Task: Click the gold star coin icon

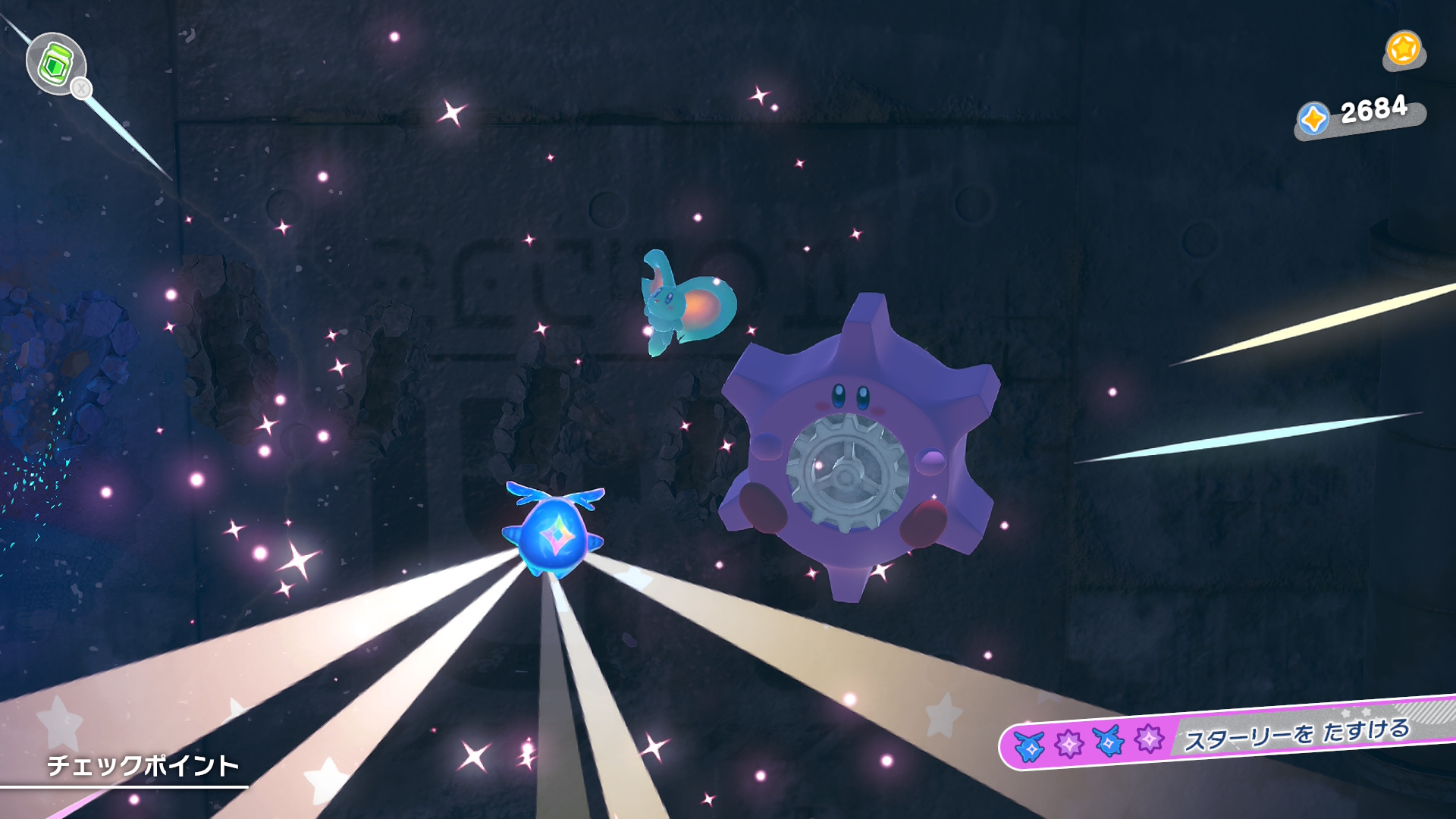Action: click(1403, 49)
